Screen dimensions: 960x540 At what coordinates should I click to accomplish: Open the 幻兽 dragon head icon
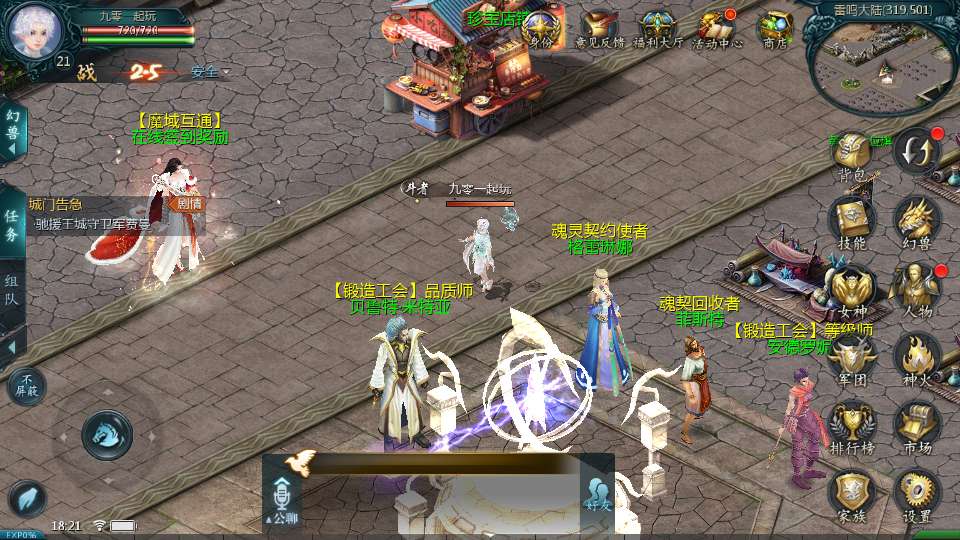point(916,222)
